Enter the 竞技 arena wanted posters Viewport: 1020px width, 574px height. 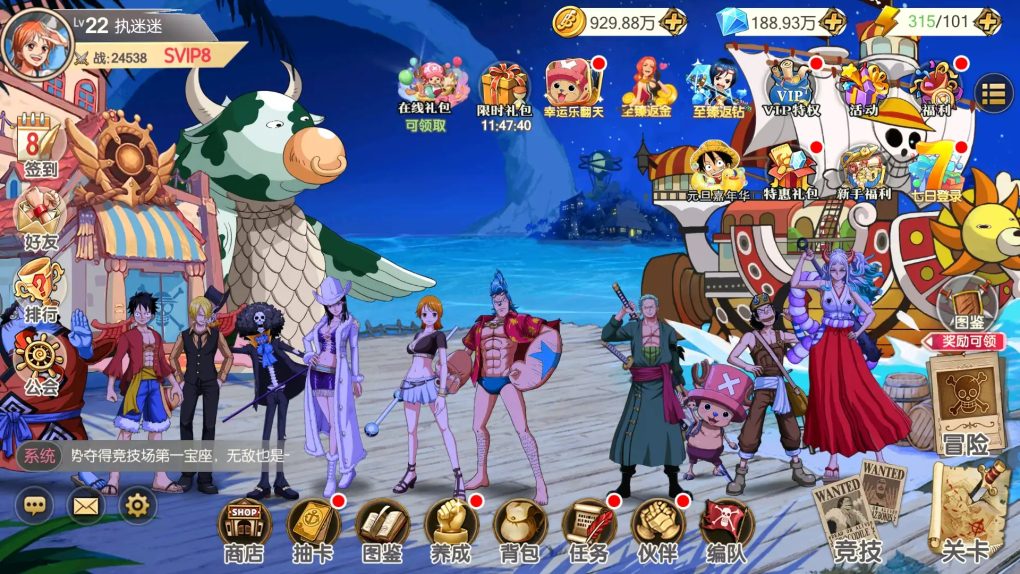[x=857, y=508]
